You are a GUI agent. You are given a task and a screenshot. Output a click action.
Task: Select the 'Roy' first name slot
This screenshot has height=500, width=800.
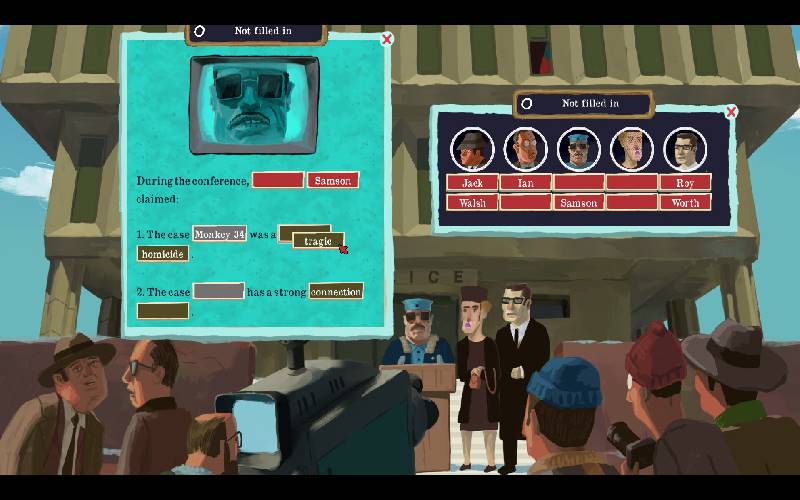click(x=685, y=183)
